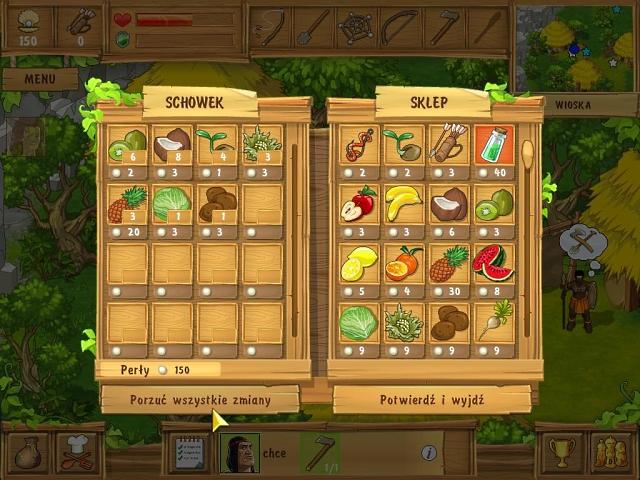Click "Porzuć wszystkie zmiany" to discard changes

pos(200,399)
